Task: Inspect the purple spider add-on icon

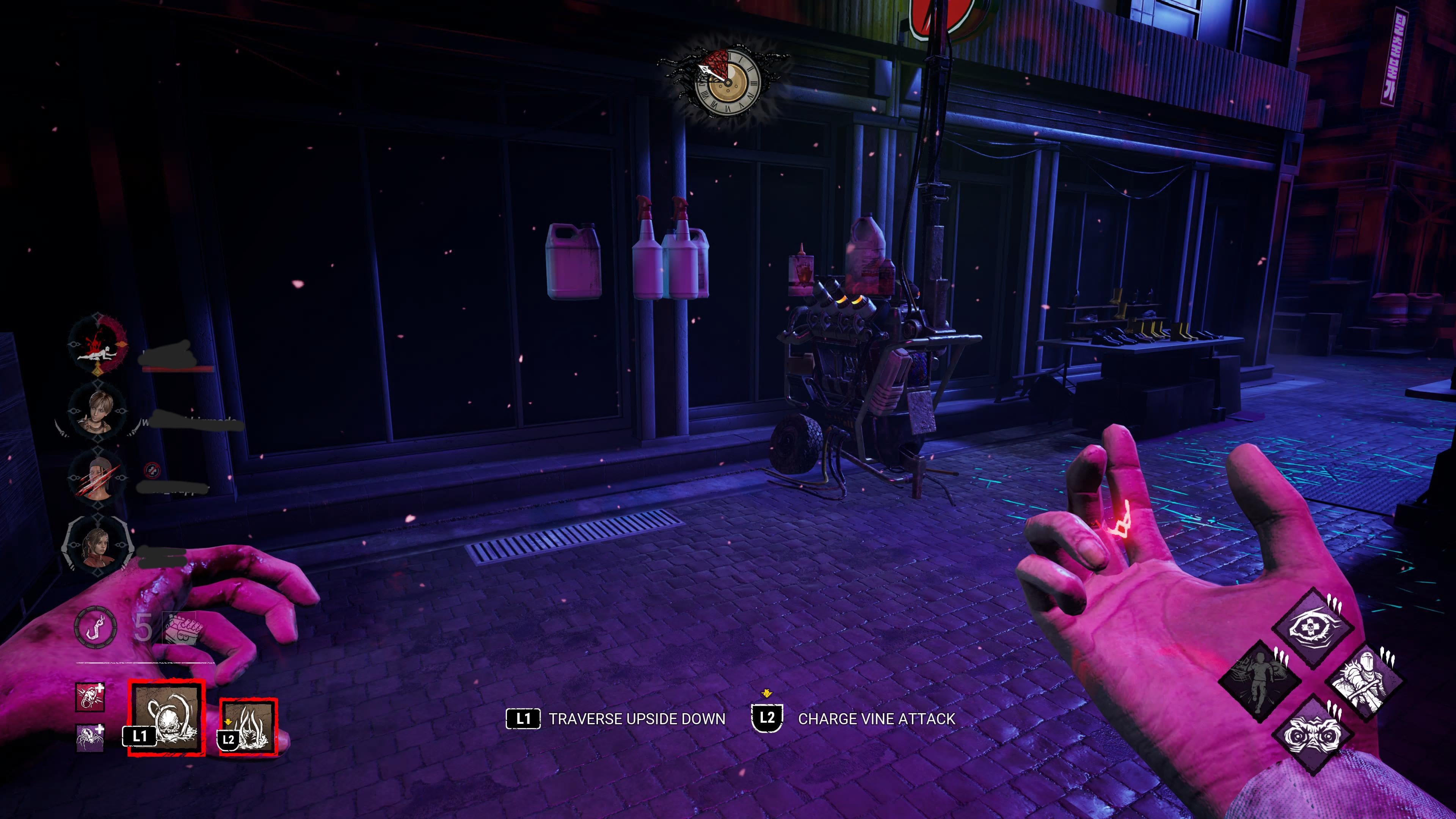Action: click(90, 737)
